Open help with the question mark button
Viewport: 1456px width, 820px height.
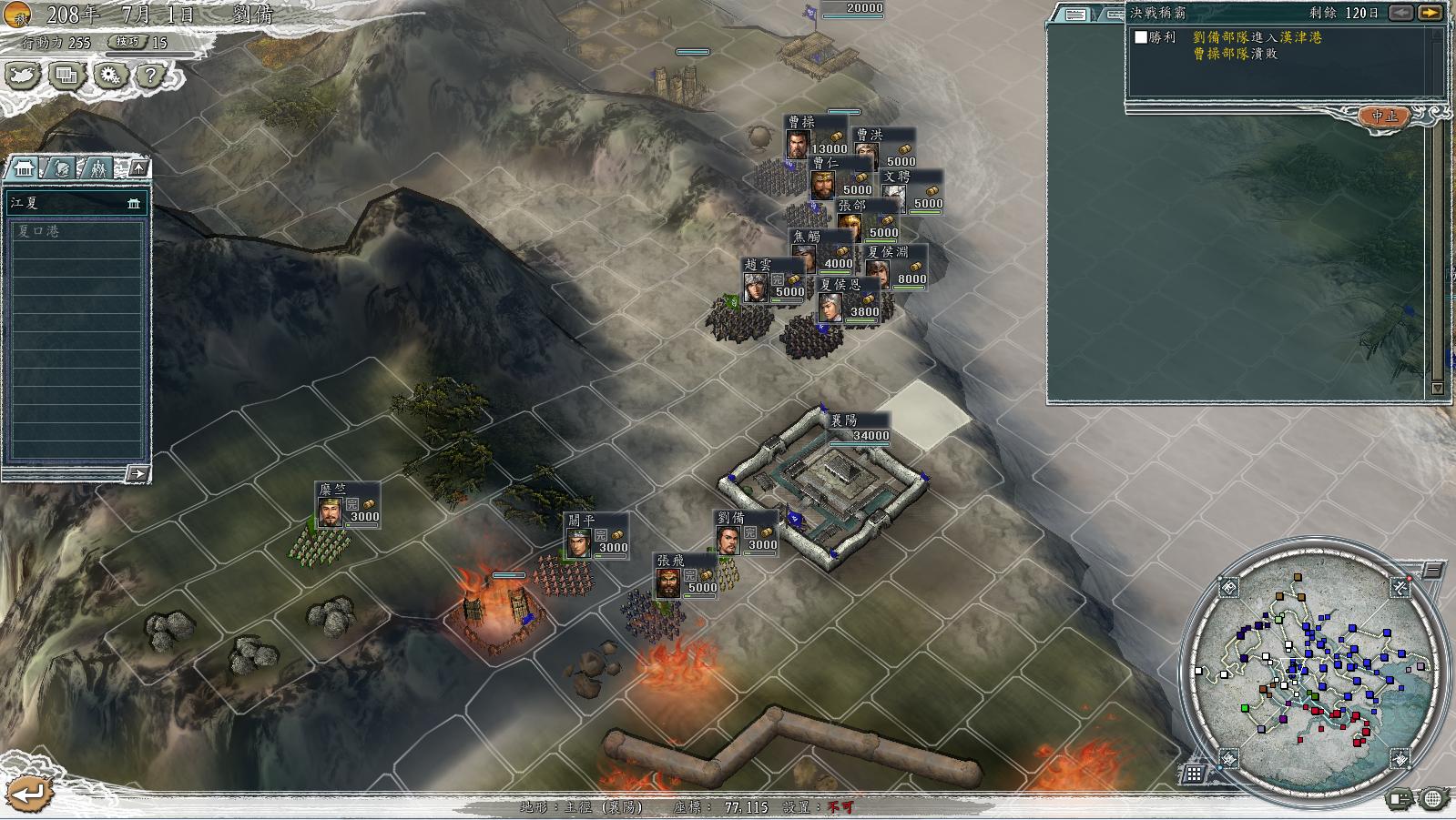point(151,76)
